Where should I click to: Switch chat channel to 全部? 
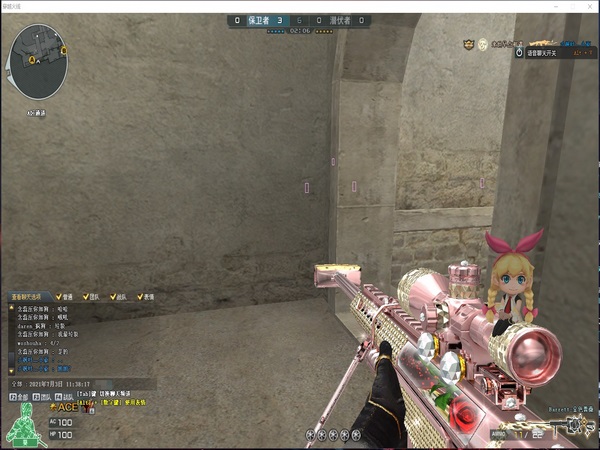pos(19,397)
